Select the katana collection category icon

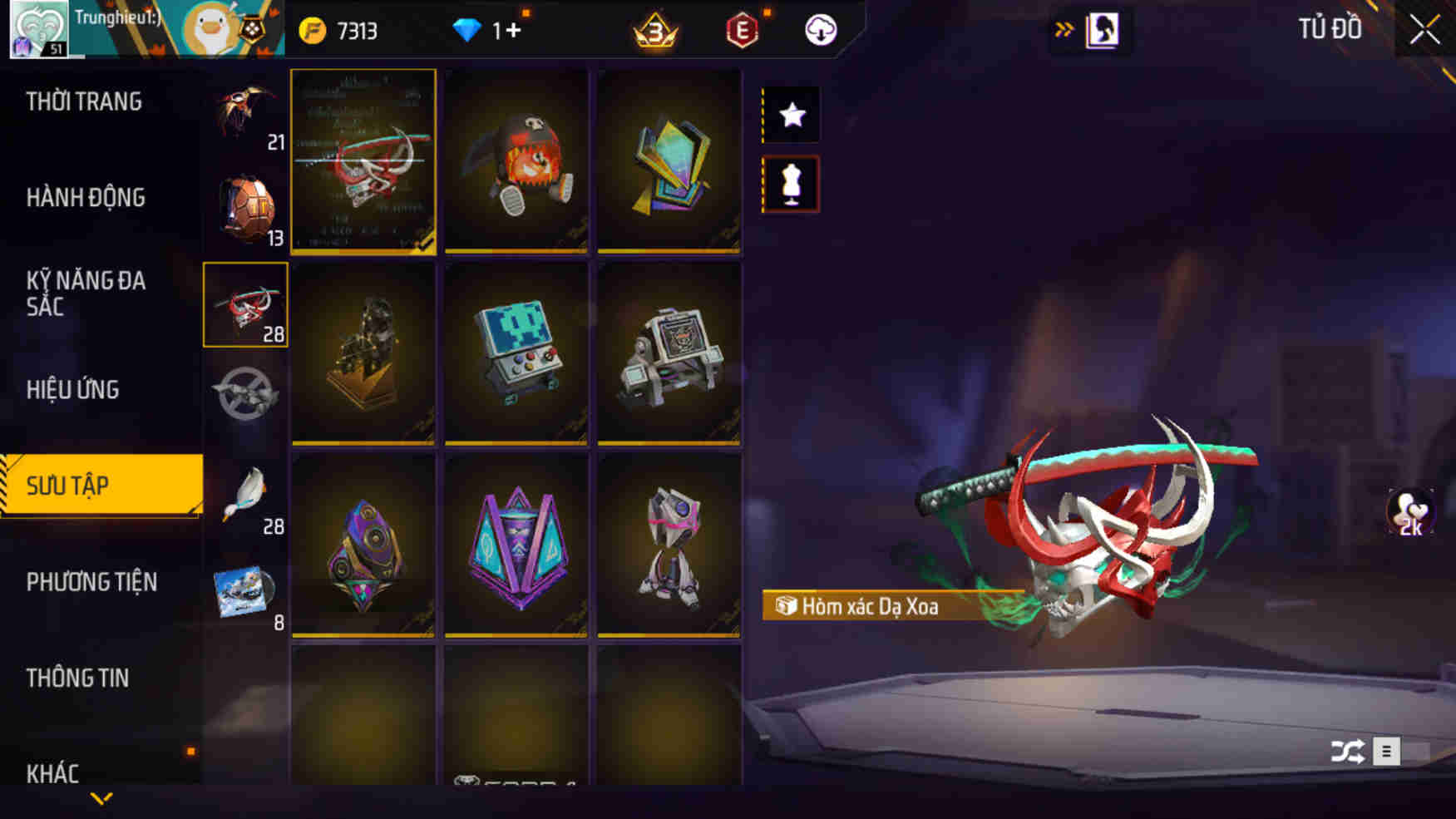point(244,304)
